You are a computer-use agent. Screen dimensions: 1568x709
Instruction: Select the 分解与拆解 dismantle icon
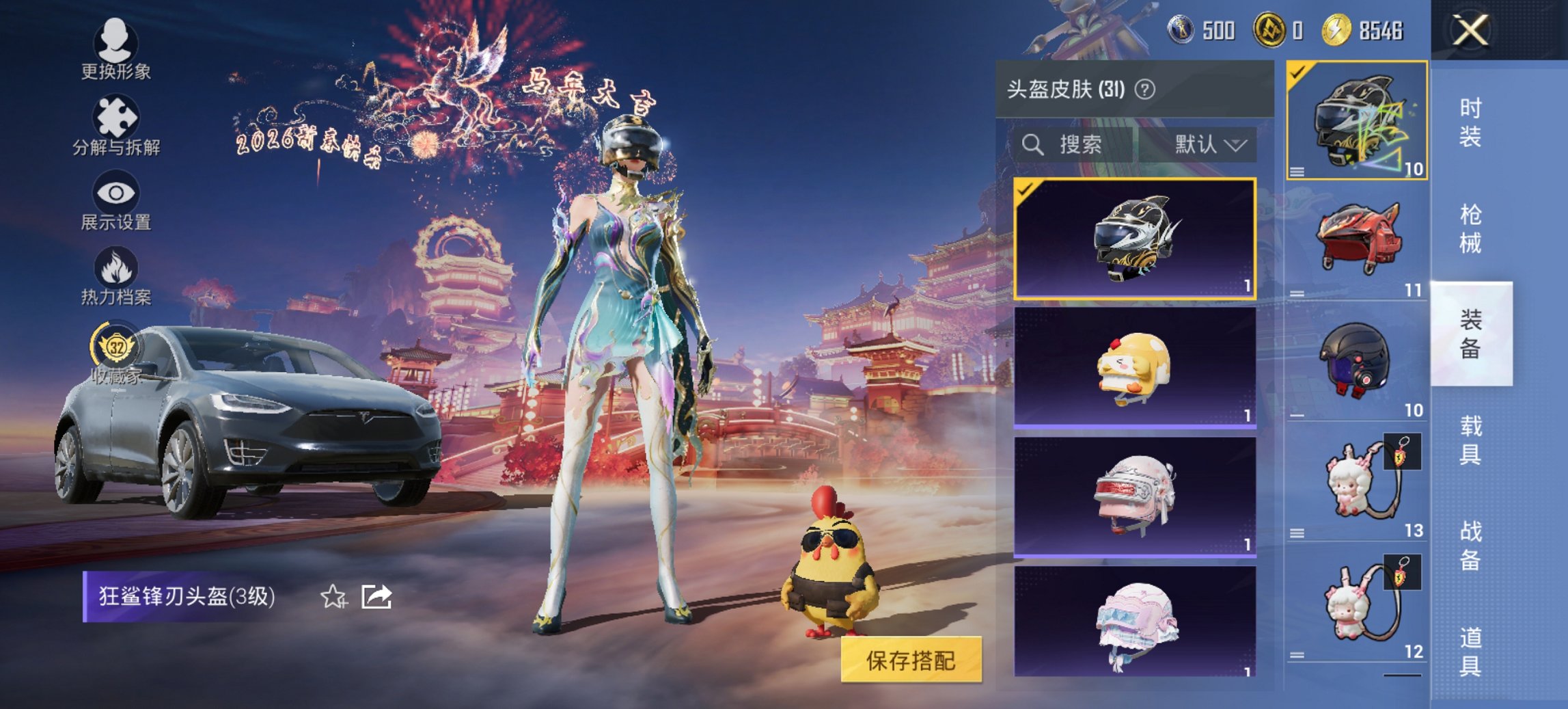click(116, 123)
